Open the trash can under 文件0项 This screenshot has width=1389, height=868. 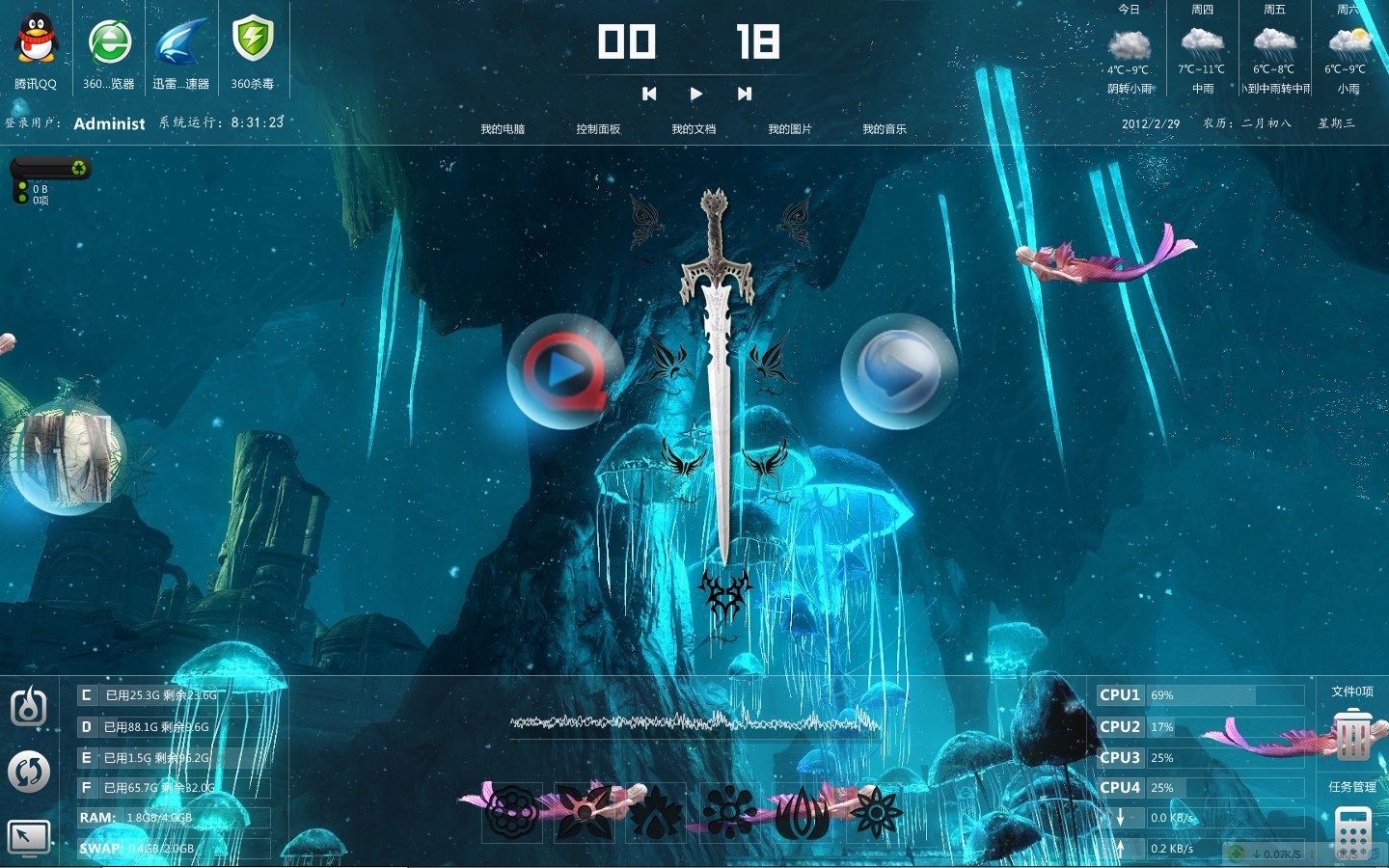point(1352,735)
